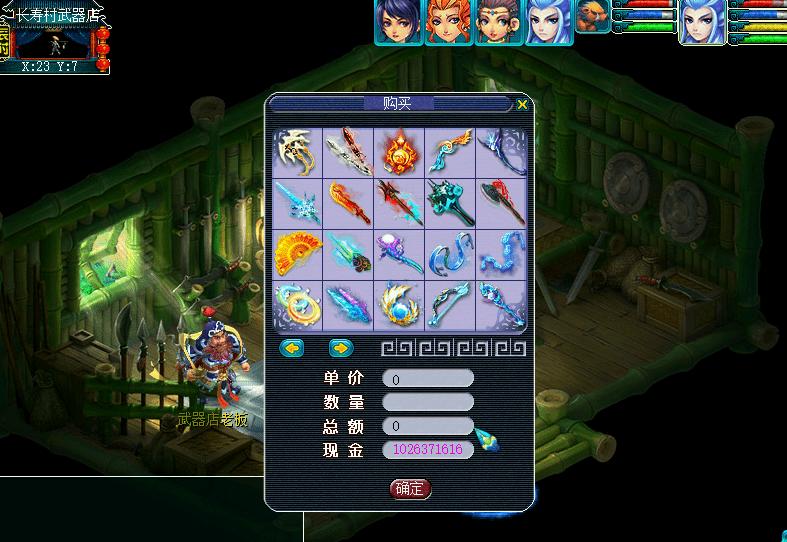
Task: Select the blue orb in golden wings
Action: tap(399, 305)
